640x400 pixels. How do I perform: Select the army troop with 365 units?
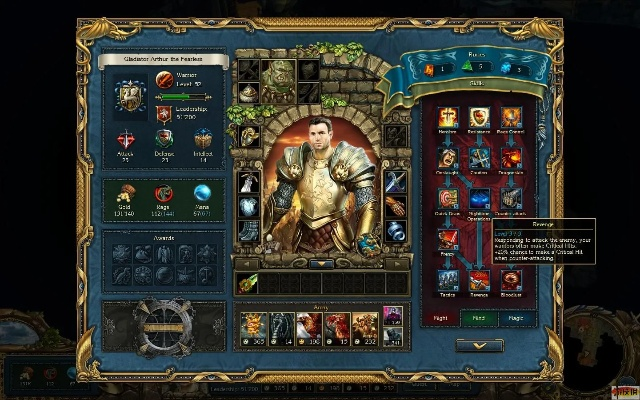point(251,327)
